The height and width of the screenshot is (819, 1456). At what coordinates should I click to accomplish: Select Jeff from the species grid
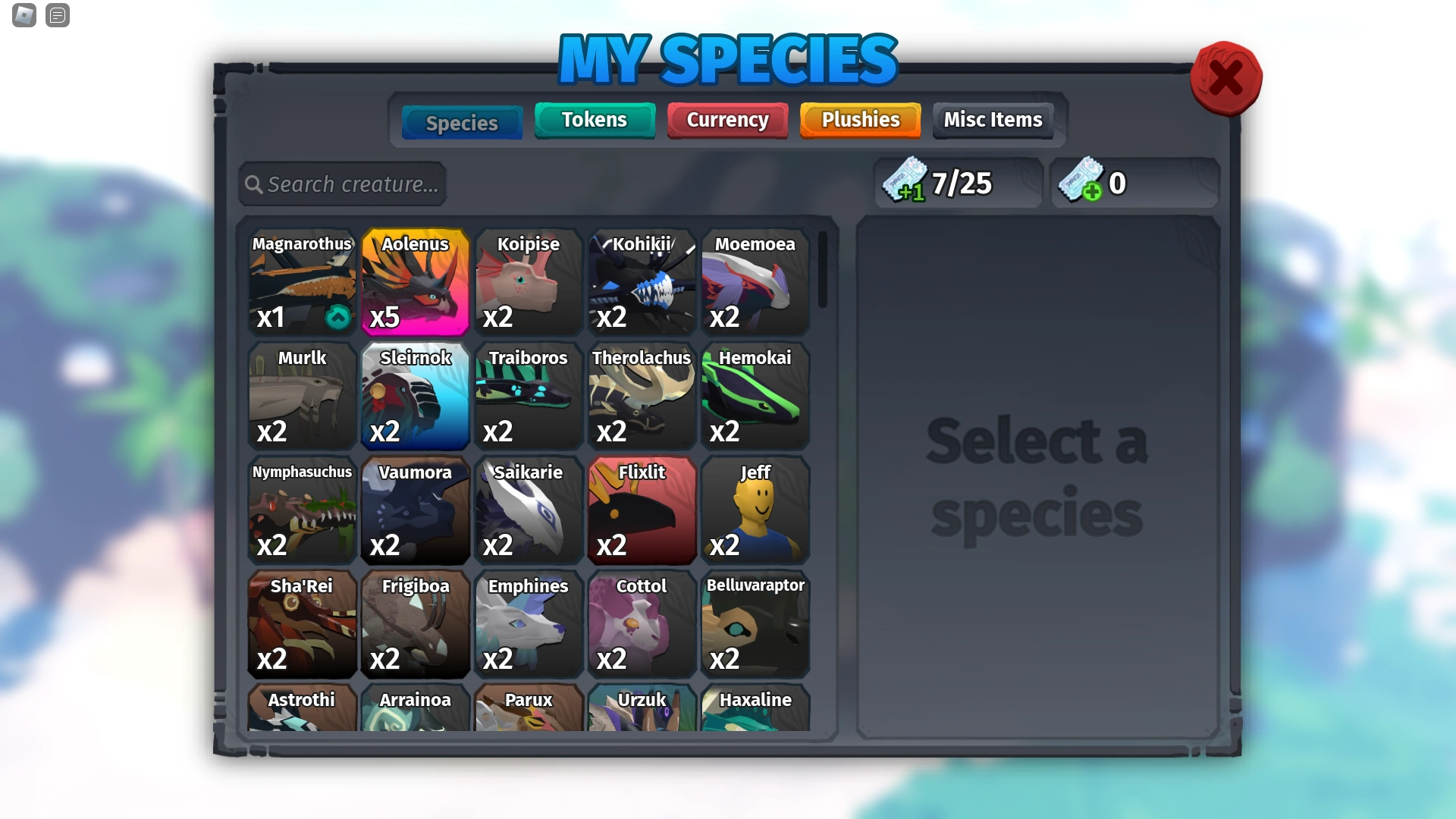pyautogui.click(x=755, y=510)
